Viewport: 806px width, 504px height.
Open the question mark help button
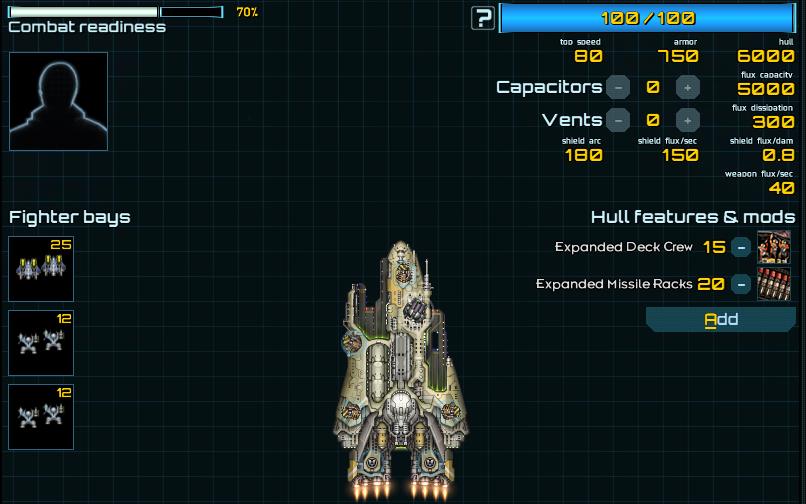click(484, 18)
